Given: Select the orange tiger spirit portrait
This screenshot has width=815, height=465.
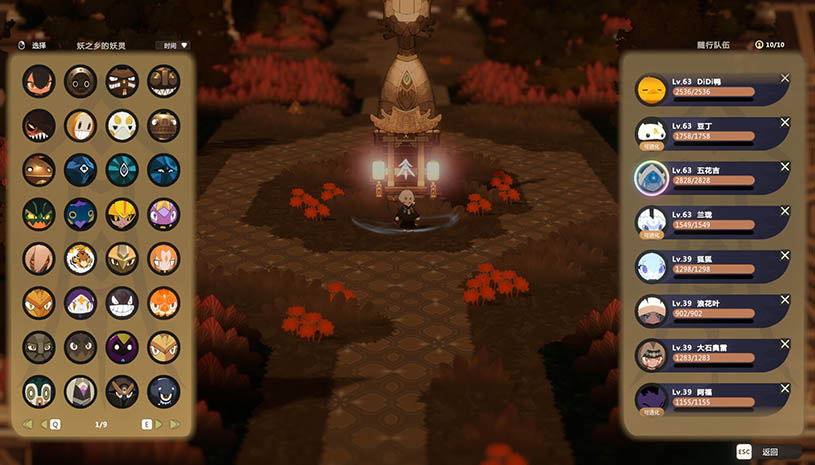Looking at the screenshot, I should 80,258.
